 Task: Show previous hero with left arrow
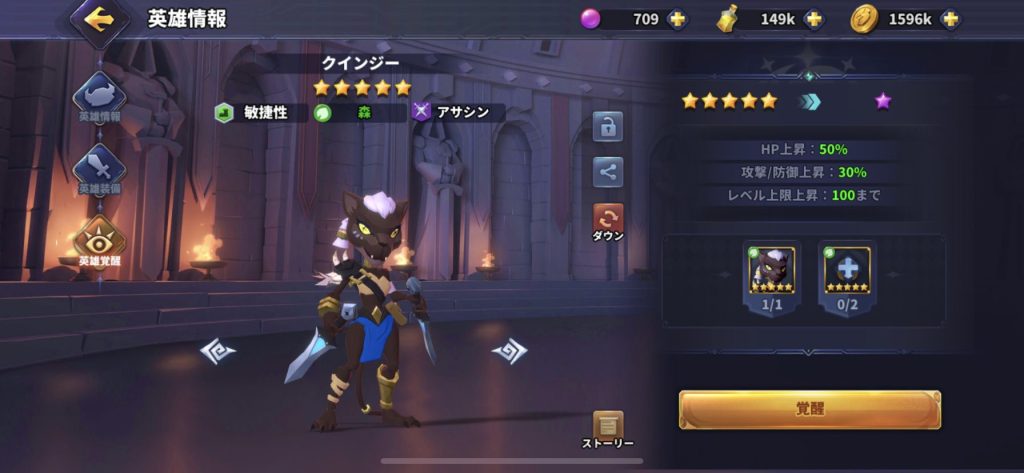click(217, 351)
